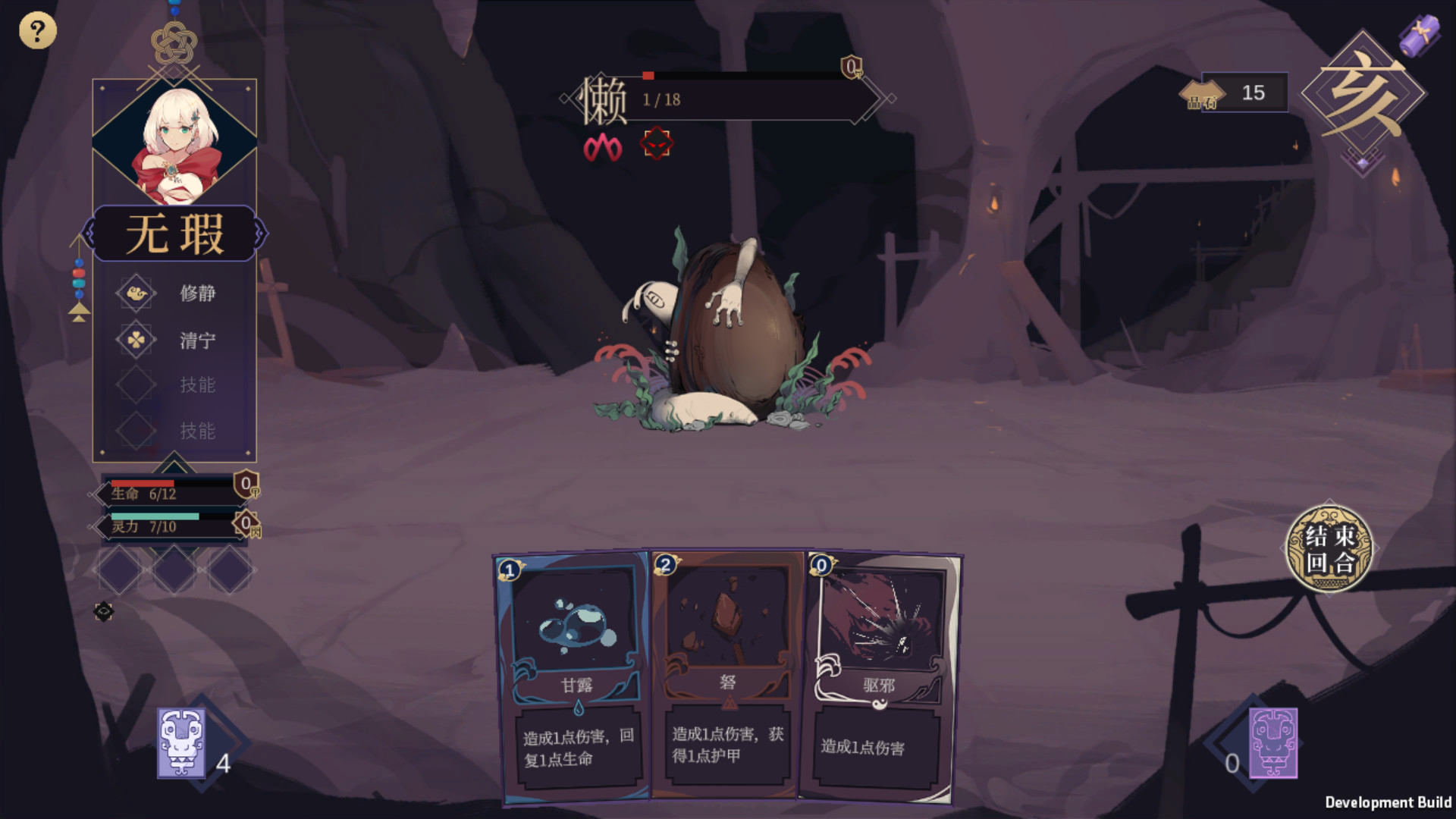Toggle the small eye icon
This screenshot has height=819, width=1456.
click(x=104, y=612)
